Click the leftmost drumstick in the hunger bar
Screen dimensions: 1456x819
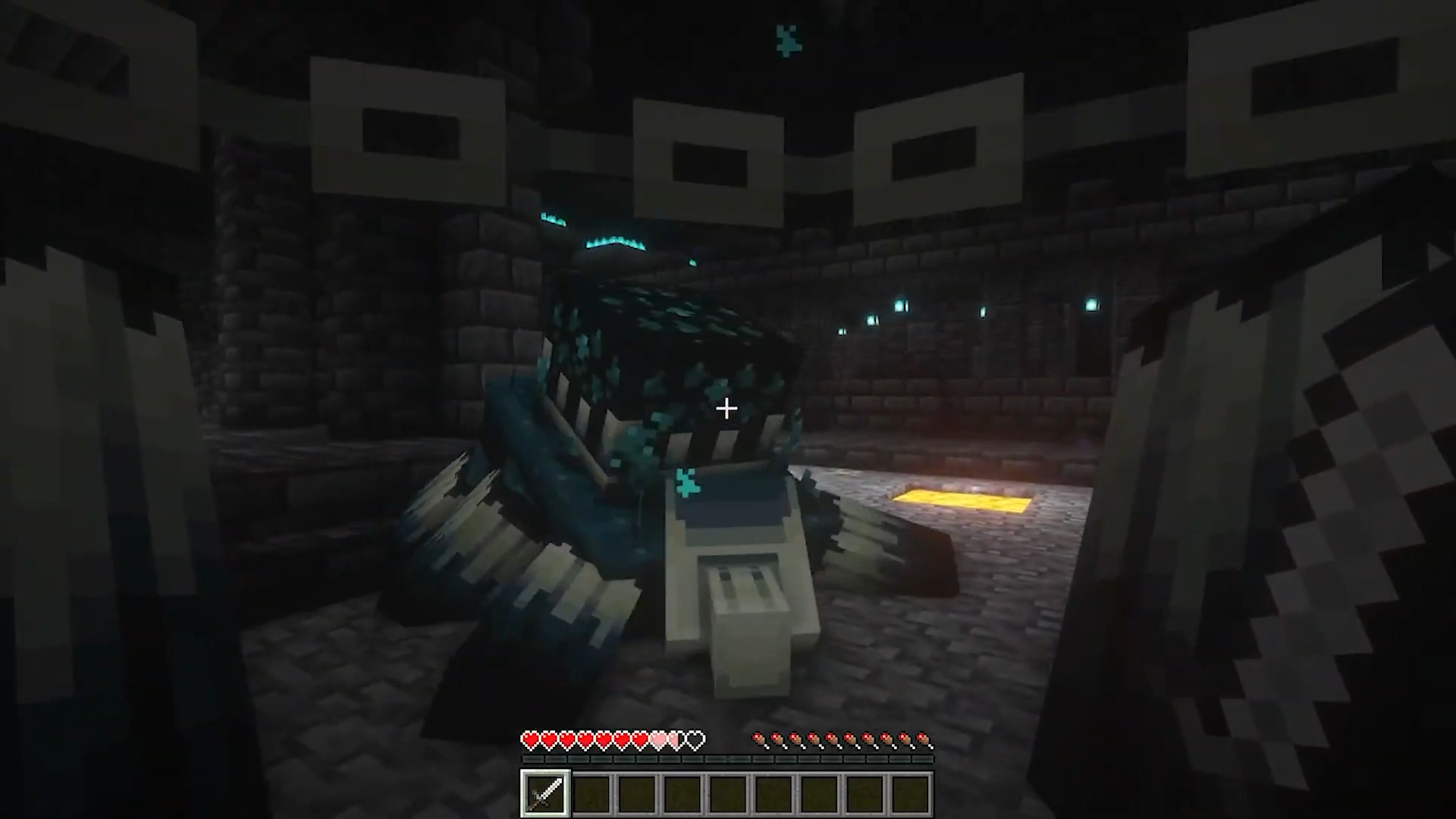coord(758,739)
